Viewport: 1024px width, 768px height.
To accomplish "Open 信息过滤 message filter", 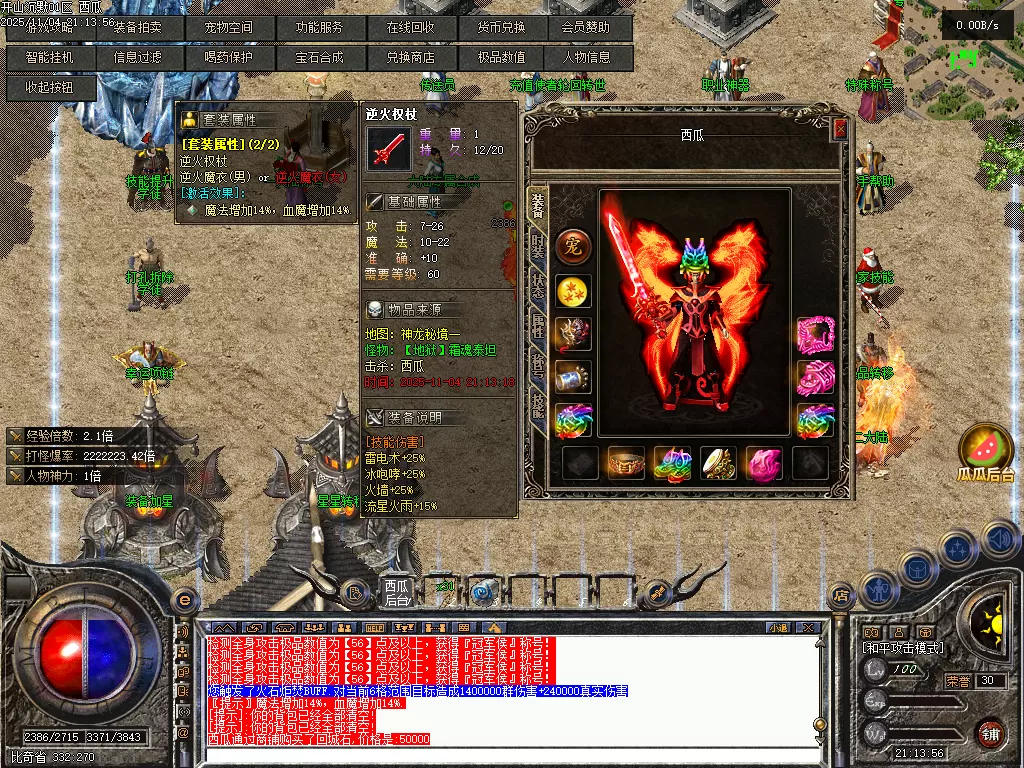I will click(x=138, y=58).
